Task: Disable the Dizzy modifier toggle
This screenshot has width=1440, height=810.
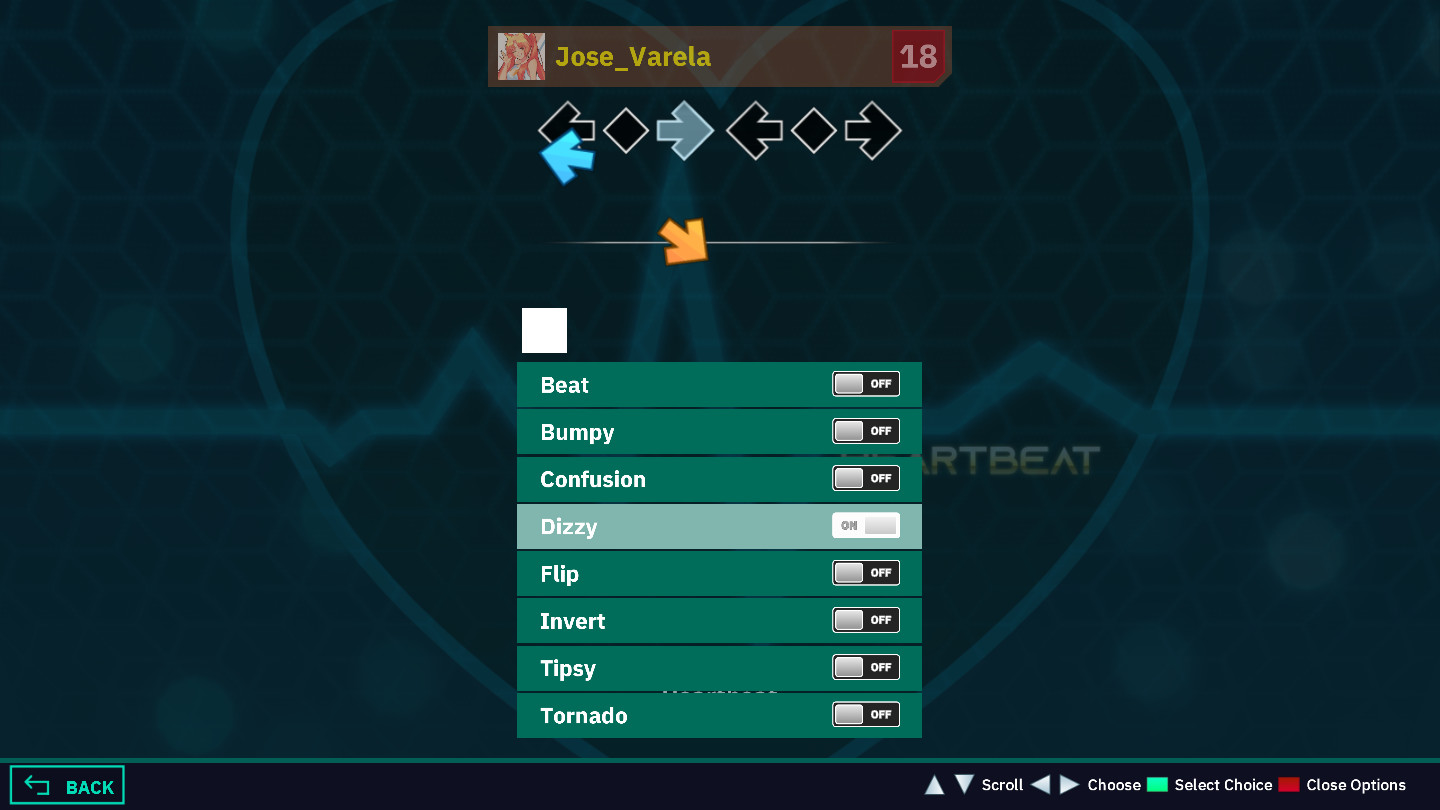Action: coord(865,525)
